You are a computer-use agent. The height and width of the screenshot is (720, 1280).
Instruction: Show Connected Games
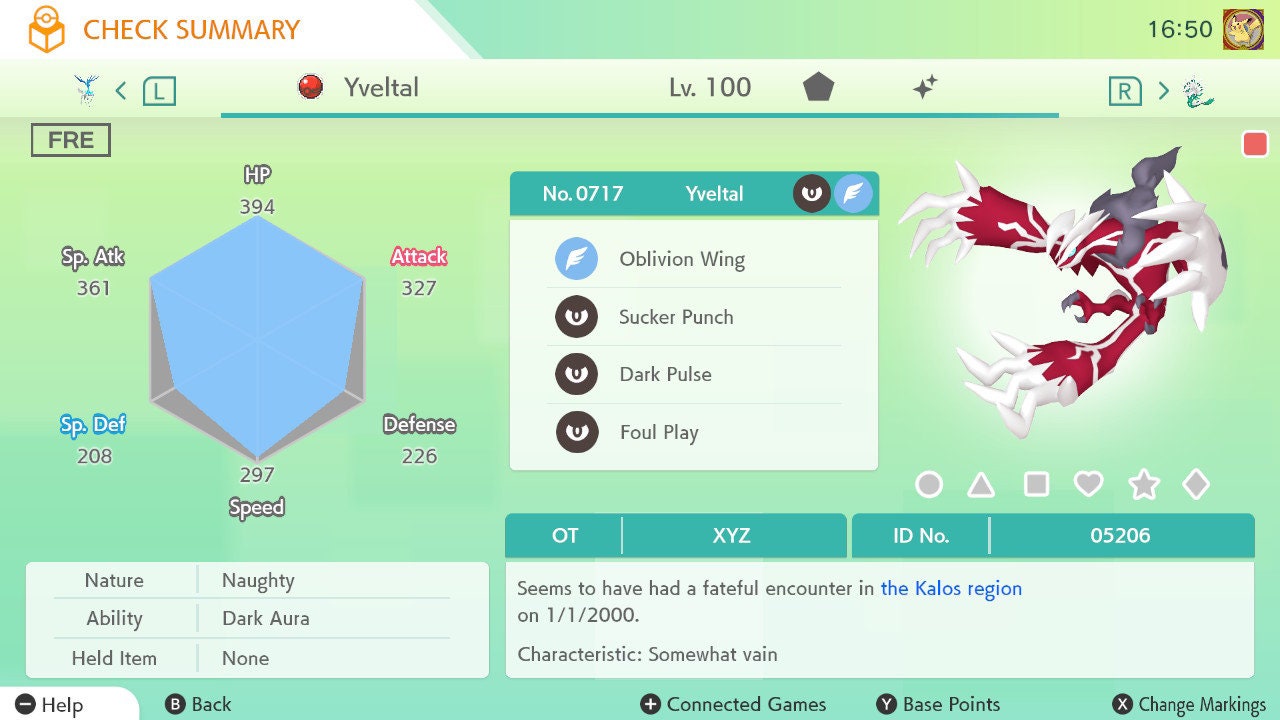(734, 705)
